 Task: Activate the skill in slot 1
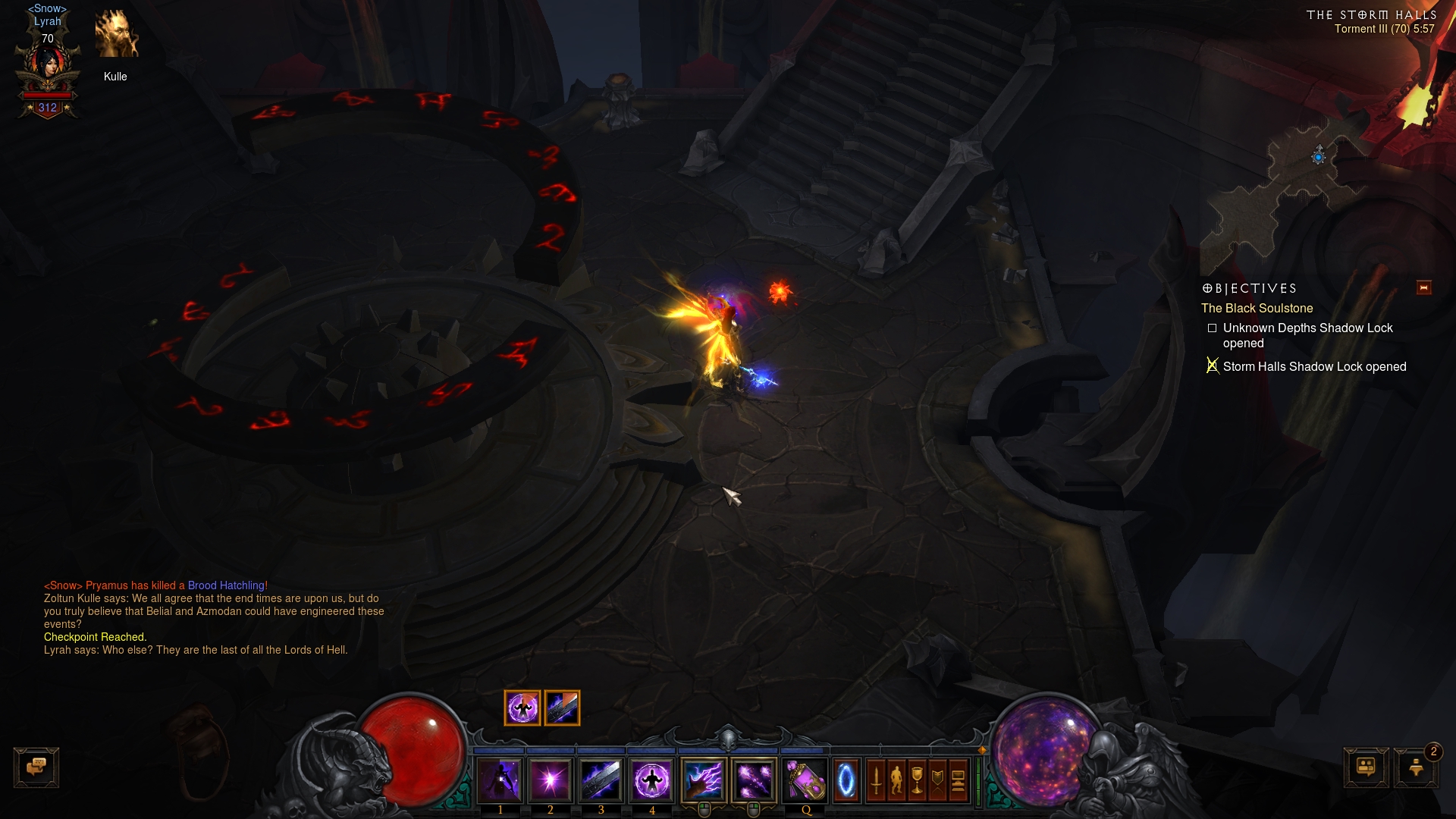point(500,780)
